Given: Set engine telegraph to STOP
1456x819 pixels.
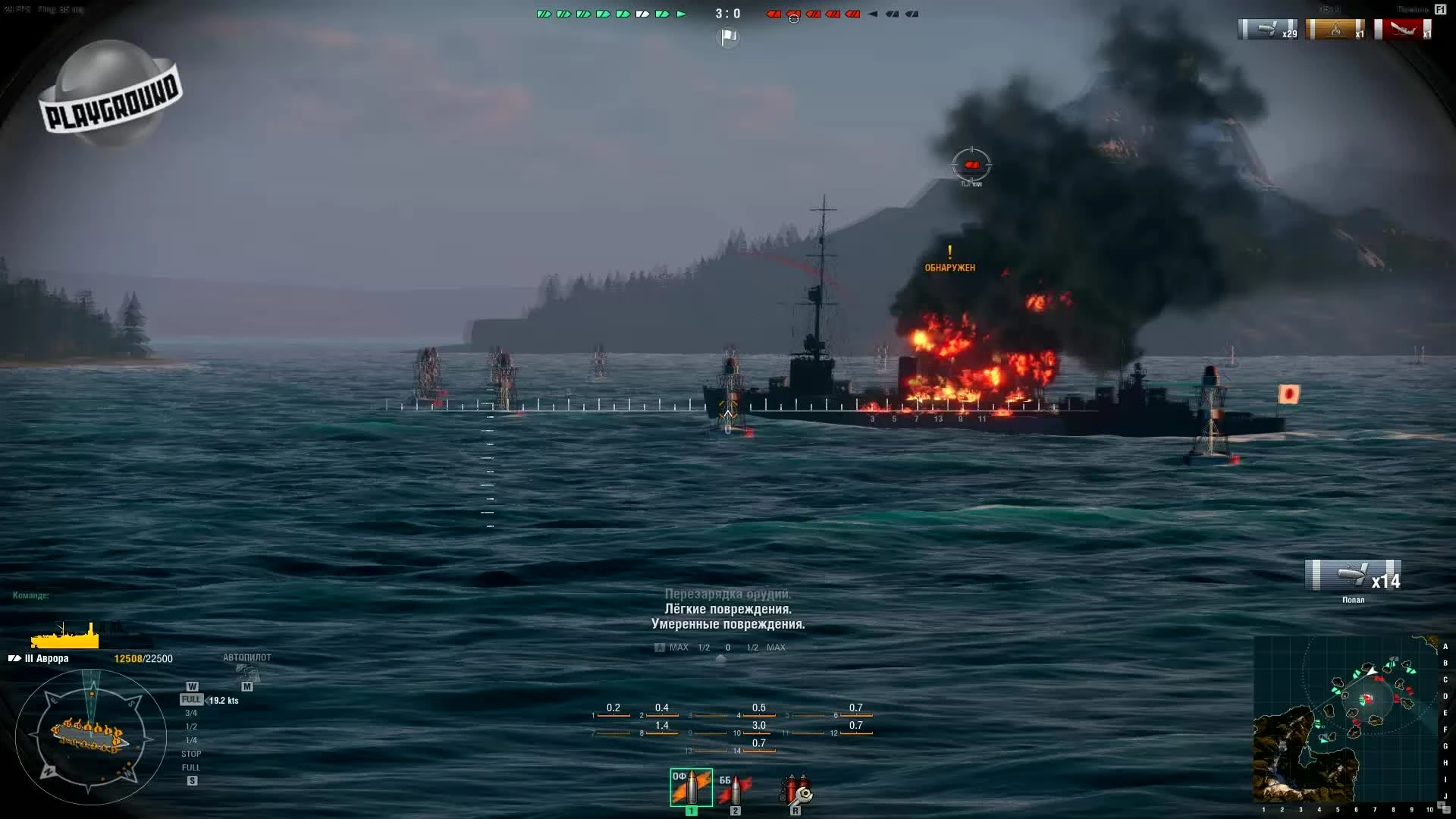Looking at the screenshot, I should (x=190, y=753).
